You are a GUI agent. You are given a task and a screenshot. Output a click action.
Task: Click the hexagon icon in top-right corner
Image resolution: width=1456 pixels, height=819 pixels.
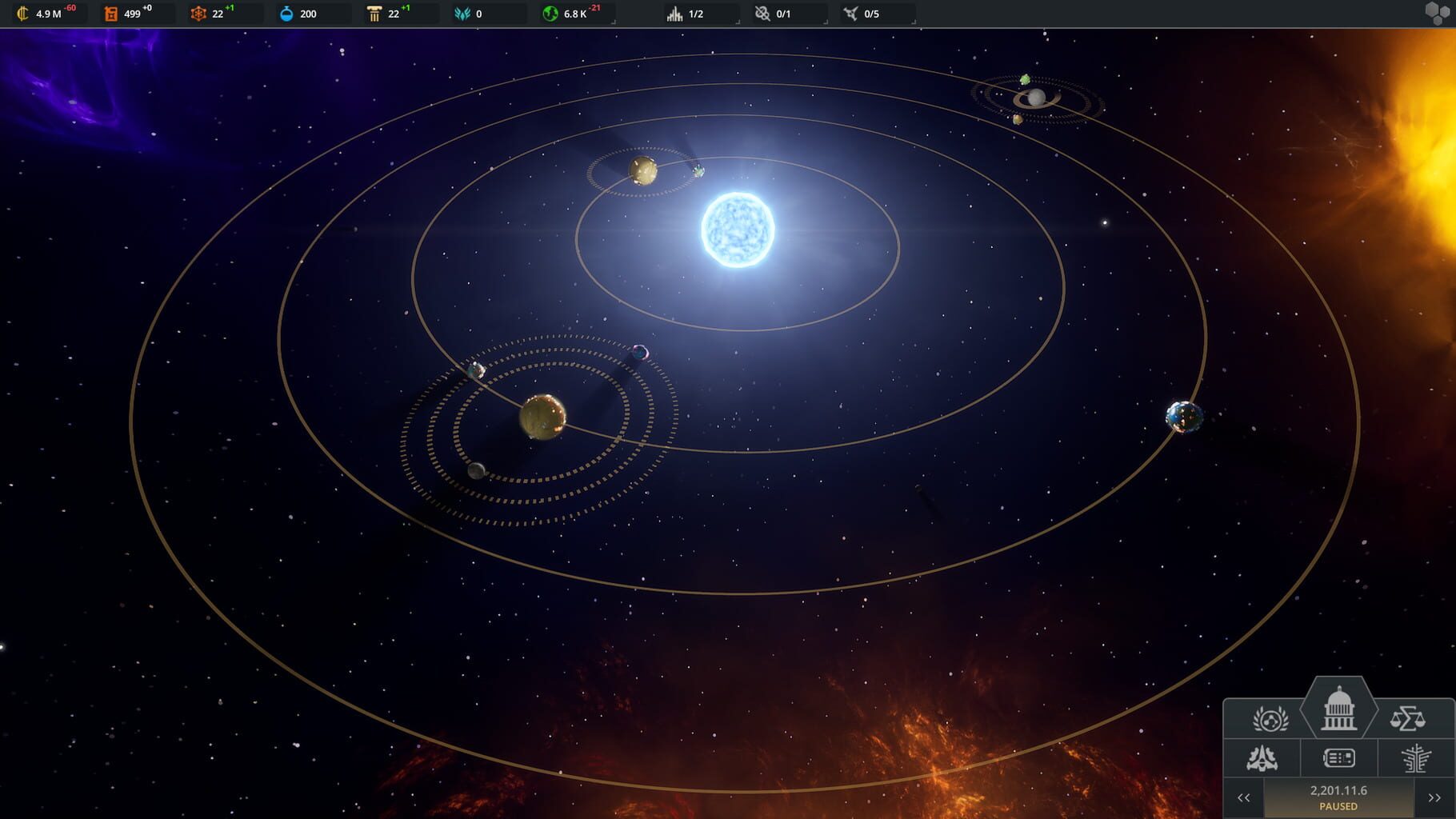coord(1438,12)
